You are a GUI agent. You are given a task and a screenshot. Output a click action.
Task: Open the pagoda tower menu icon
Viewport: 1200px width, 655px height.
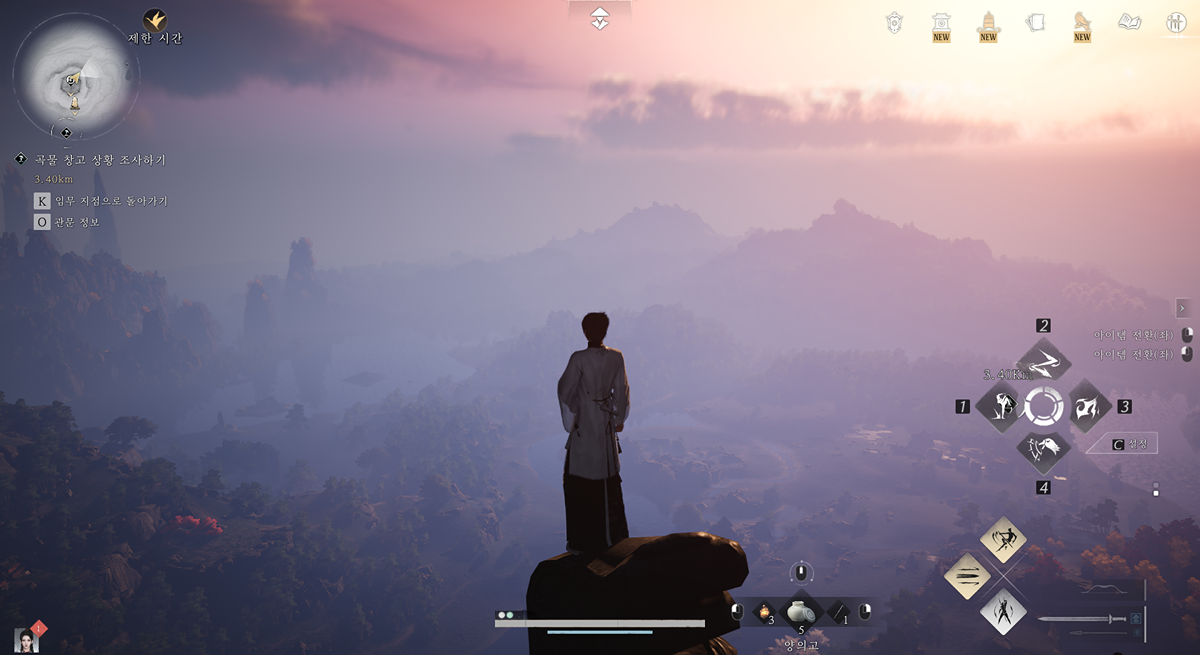coord(988,22)
